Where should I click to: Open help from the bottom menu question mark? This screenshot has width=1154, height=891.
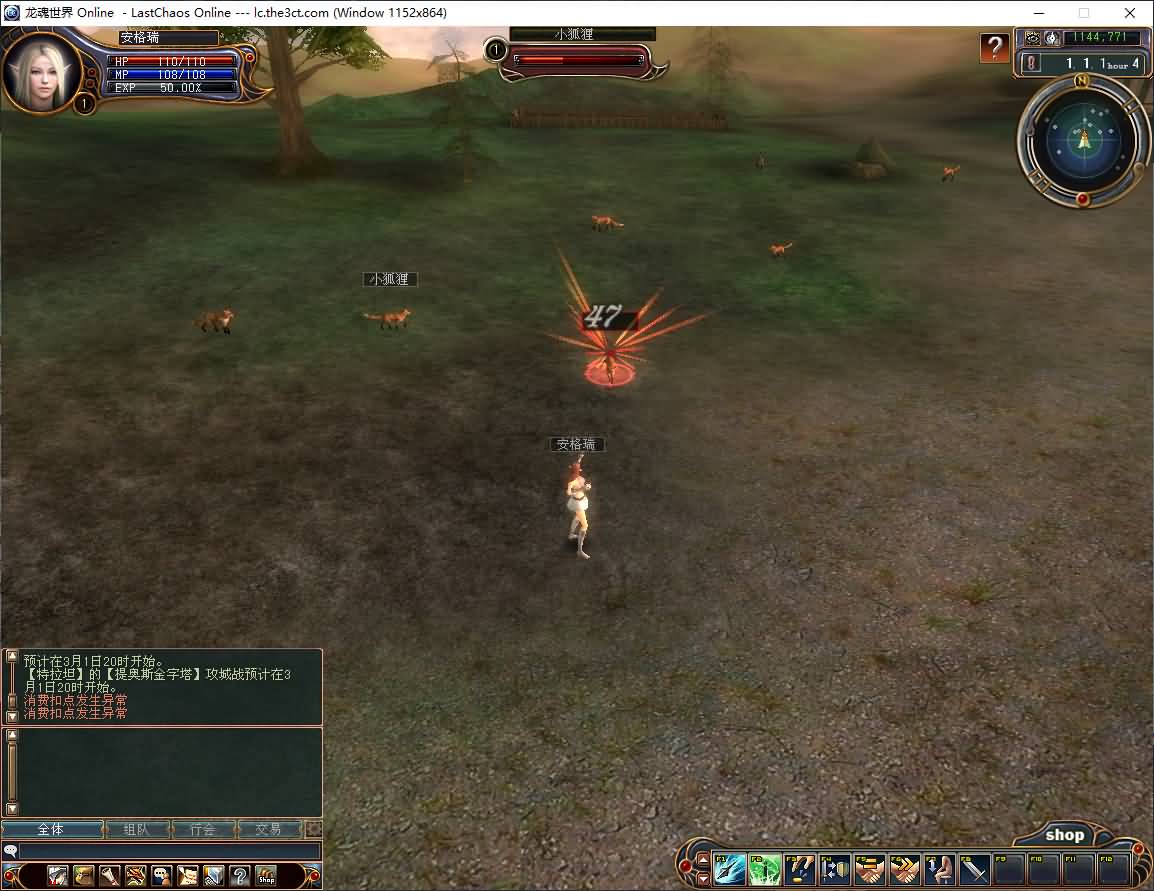(x=240, y=876)
